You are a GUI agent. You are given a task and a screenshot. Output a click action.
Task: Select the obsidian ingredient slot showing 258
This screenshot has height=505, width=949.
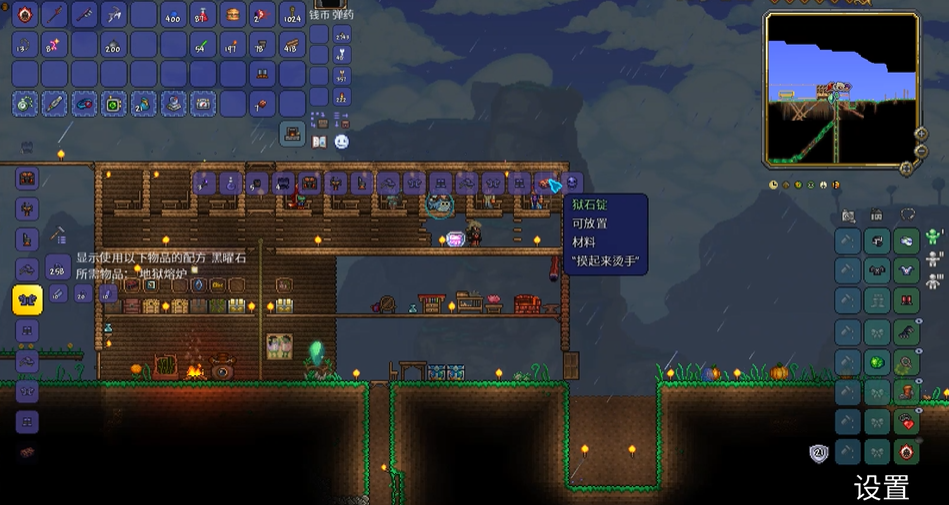(58, 268)
